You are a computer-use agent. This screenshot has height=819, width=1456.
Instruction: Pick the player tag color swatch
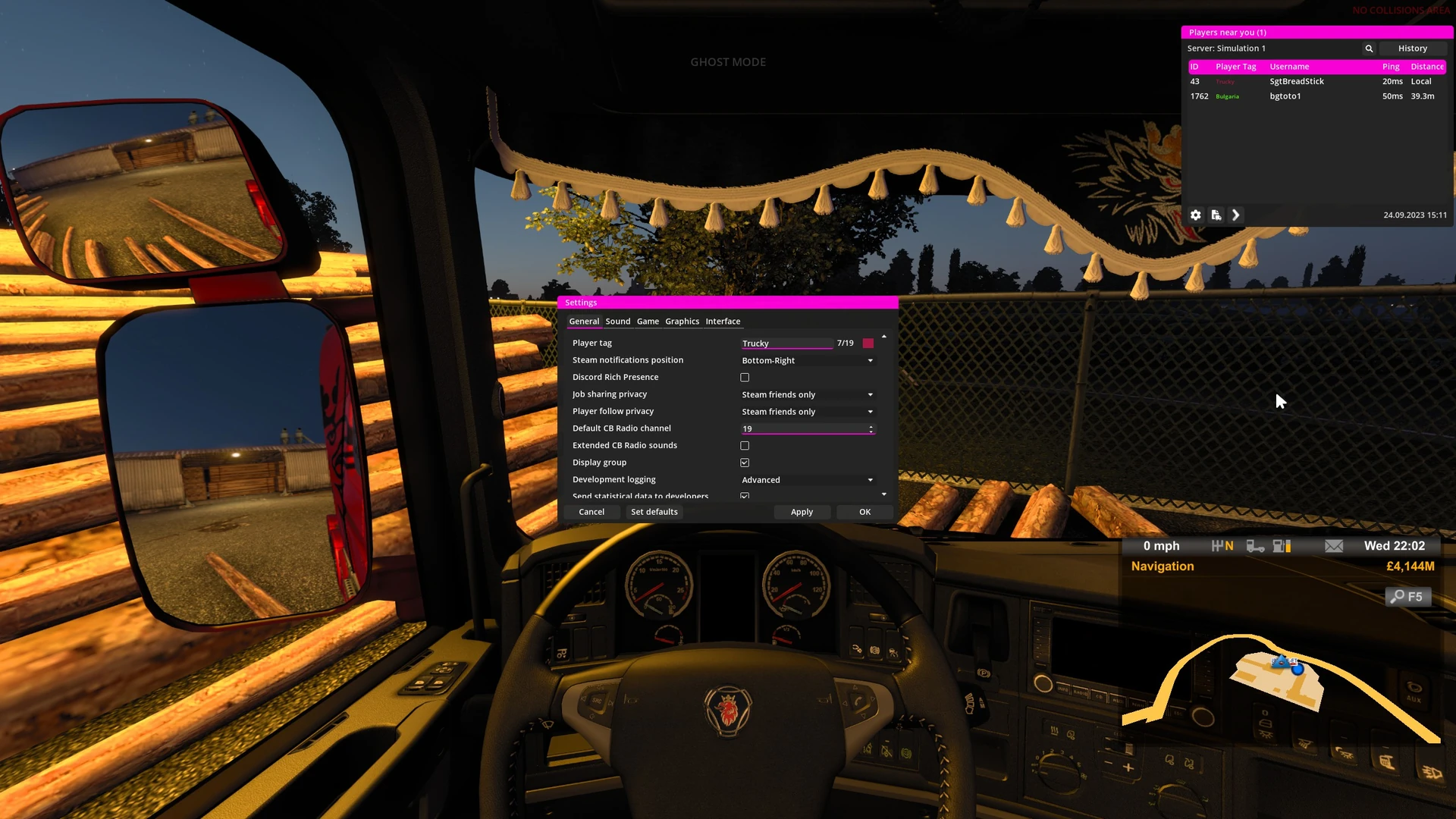[868, 344]
